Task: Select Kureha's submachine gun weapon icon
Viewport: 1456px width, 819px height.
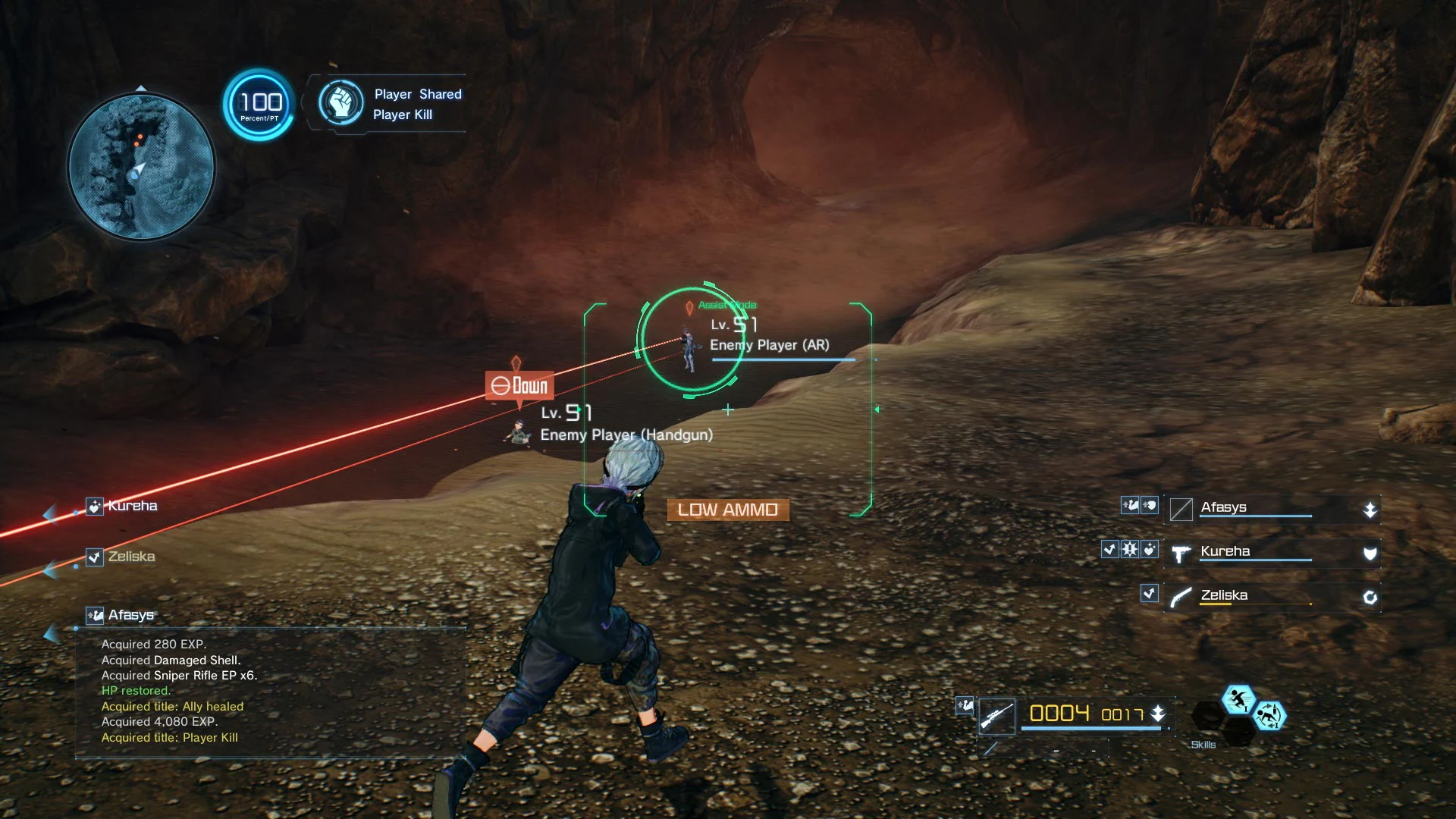Action: (x=1182, y=554)
